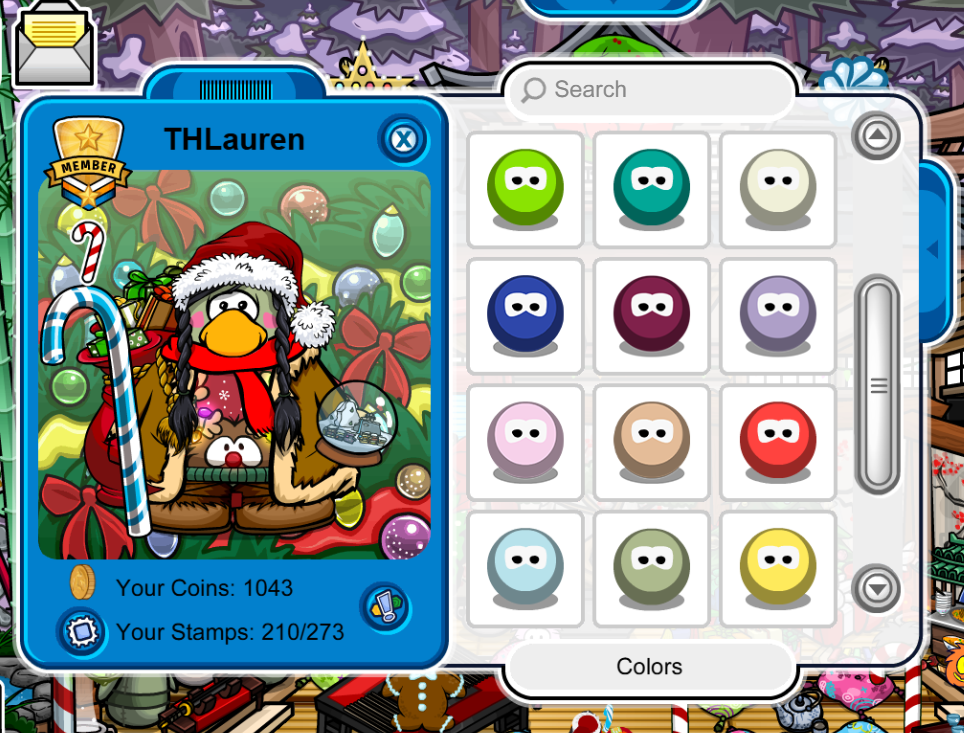Choose the maroon penguin color
The image size is (964, 733).
[x=651, y=315]
